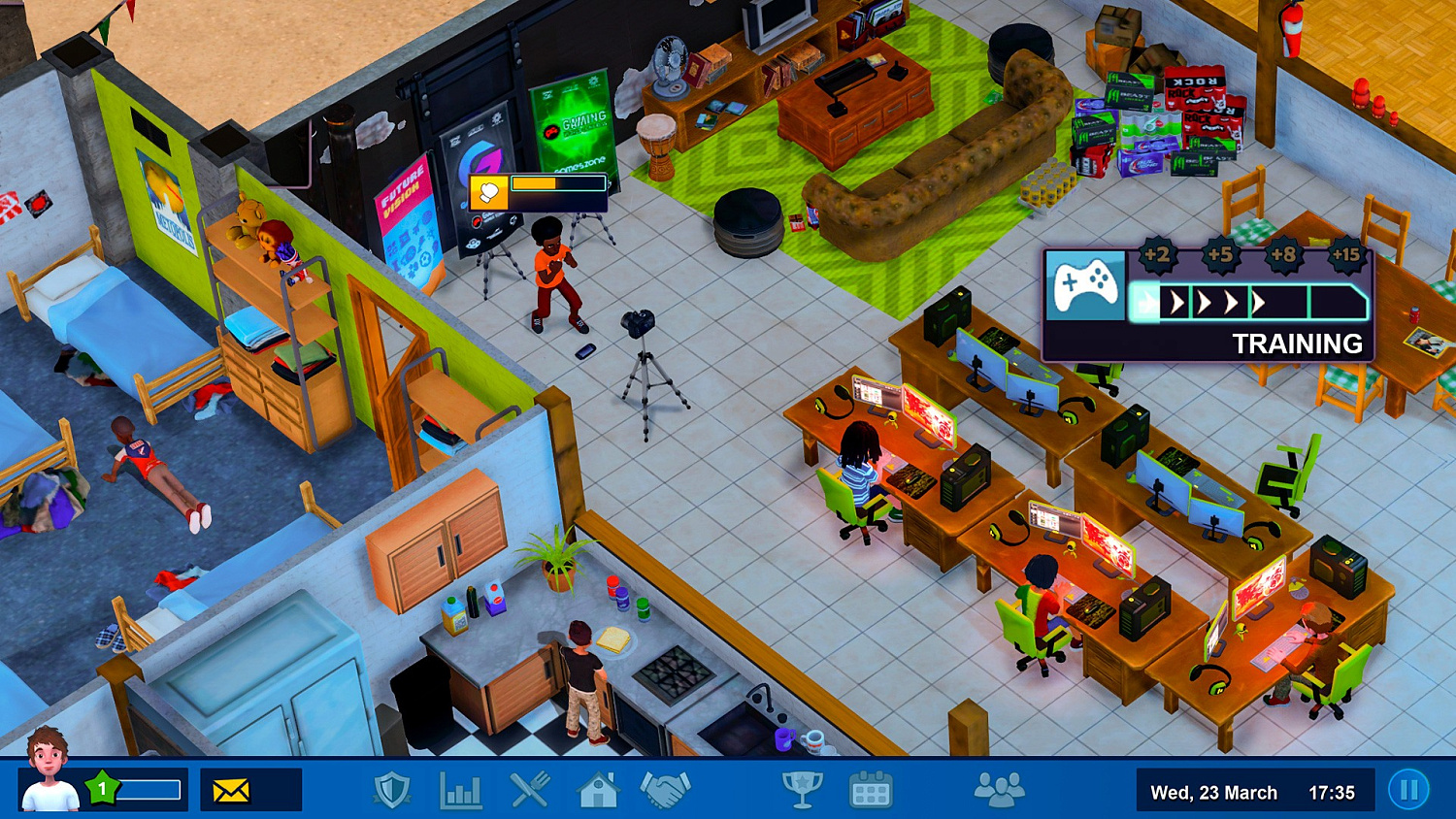Open the shield team management menu

point(392,792)
